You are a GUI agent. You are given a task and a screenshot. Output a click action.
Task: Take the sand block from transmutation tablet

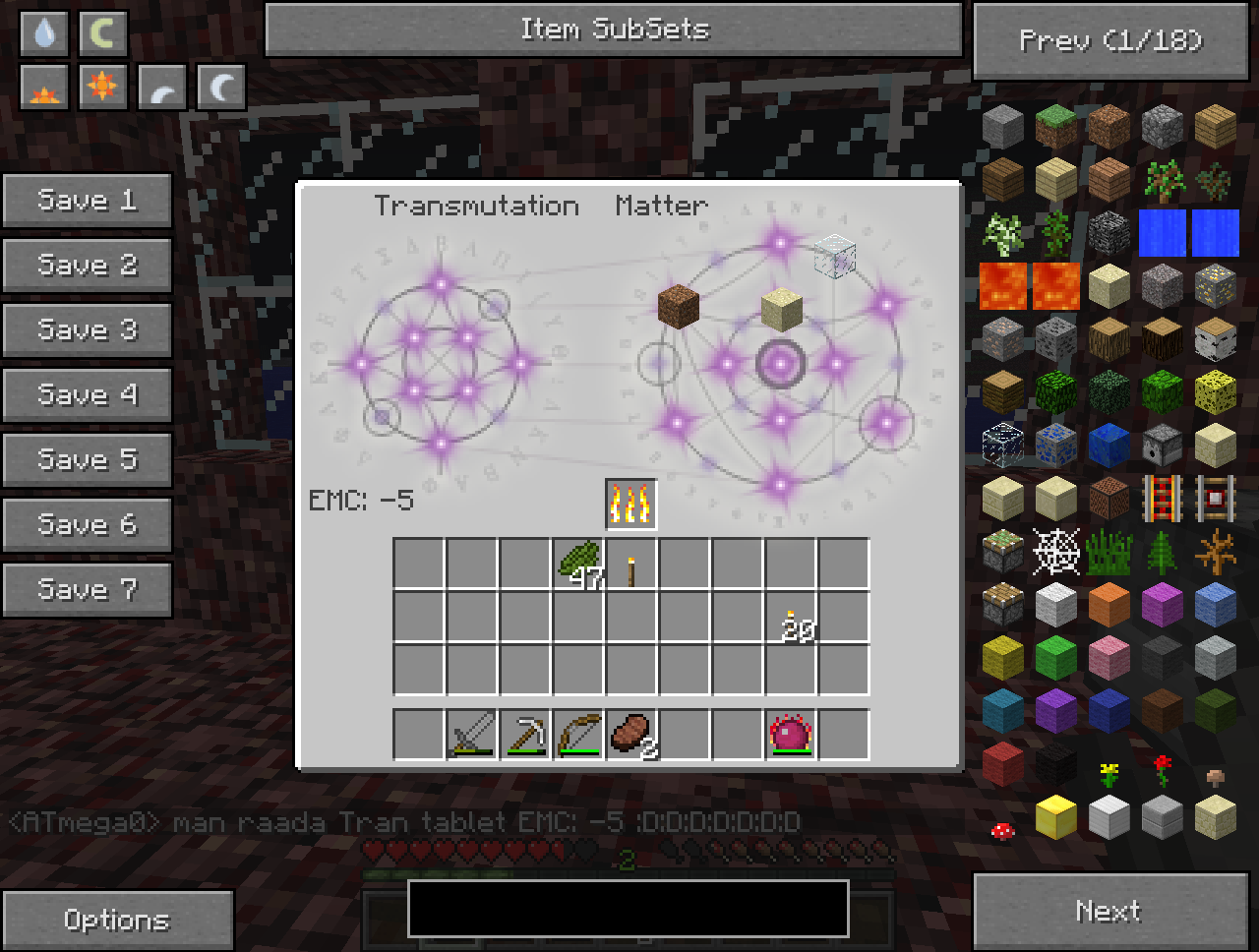[x=781, y=310]
